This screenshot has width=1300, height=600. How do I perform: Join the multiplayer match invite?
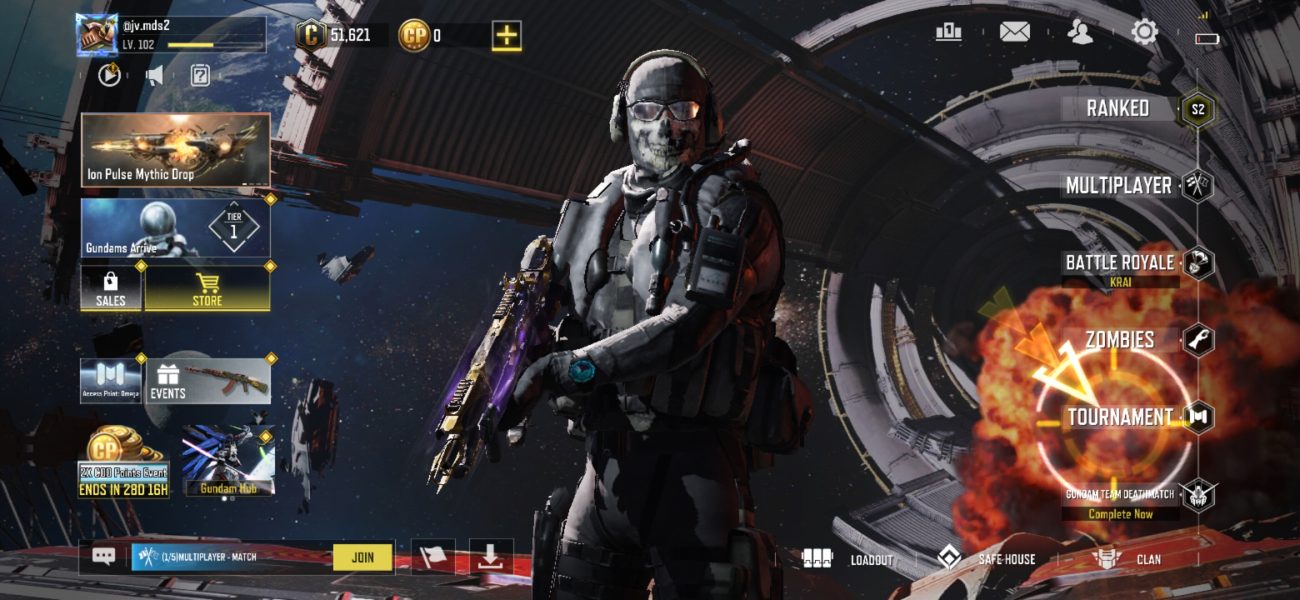[362, 557]
